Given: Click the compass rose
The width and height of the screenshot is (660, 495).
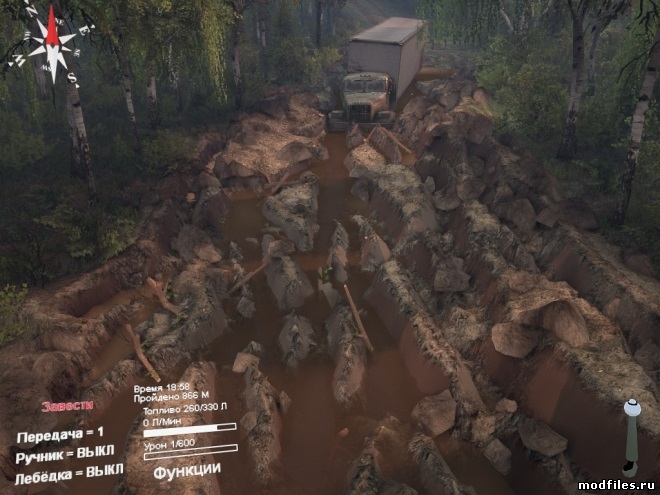Looking at the screenshot, I should (x=48, y=43).
